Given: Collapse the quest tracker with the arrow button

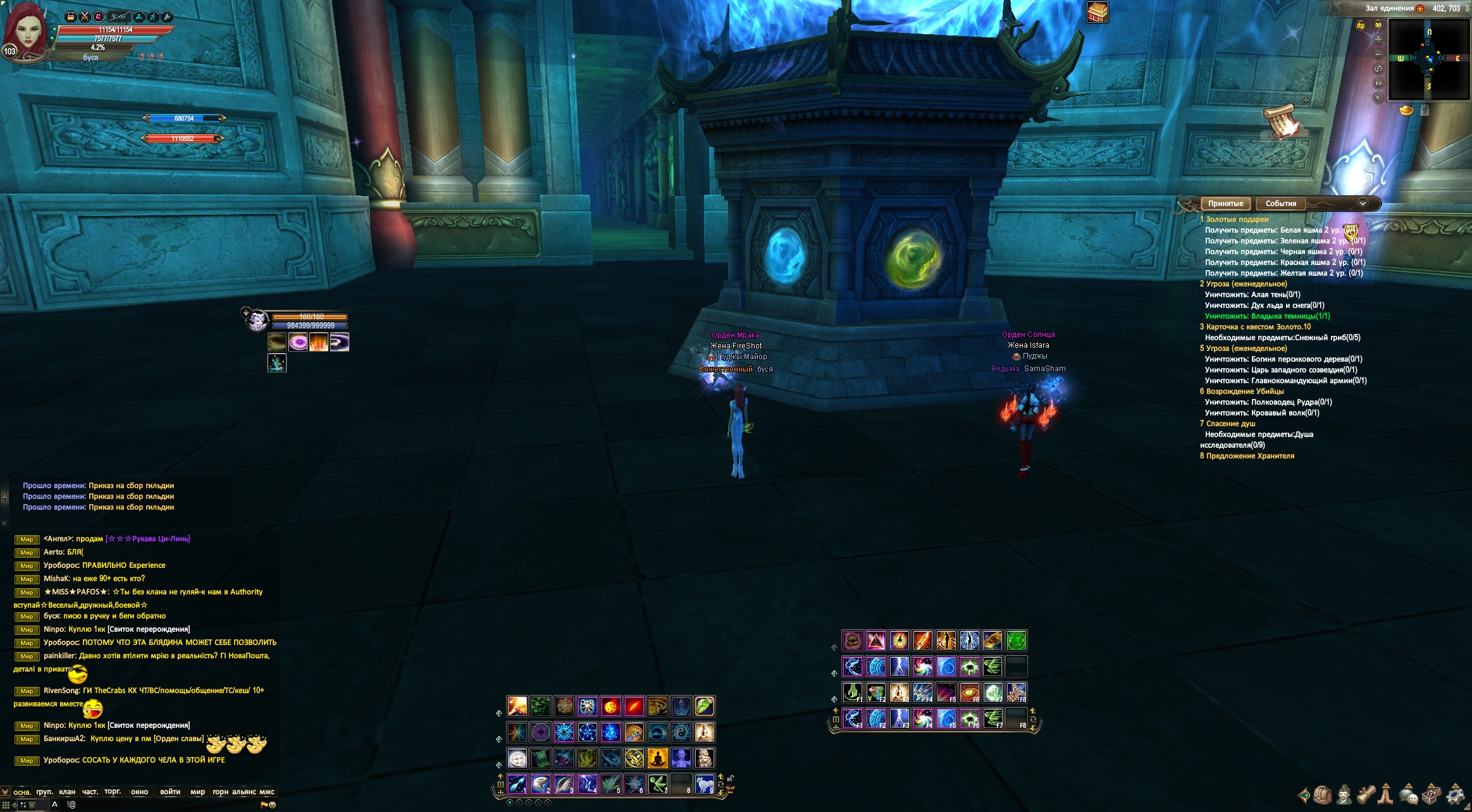Looking at the screenshot, I should point(1363,204).
